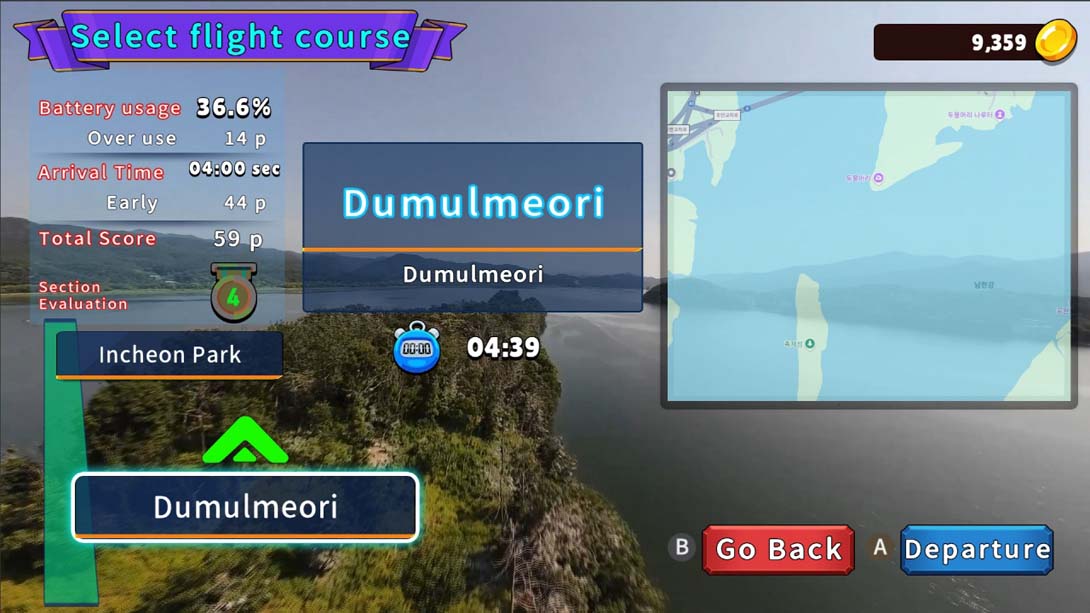
Task: Select the Incheon Park course entry
Action: (x=169, y=355)
